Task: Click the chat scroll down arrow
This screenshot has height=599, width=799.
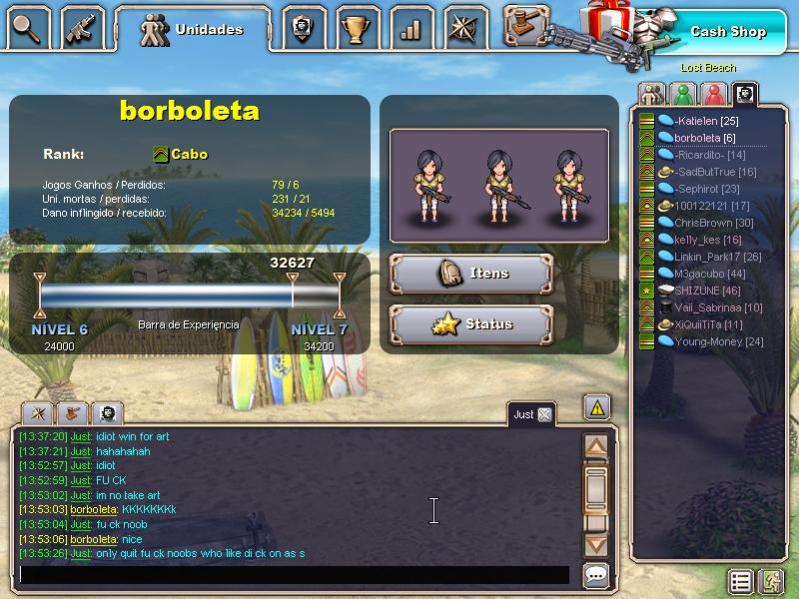Action: [x=596, y=544]
